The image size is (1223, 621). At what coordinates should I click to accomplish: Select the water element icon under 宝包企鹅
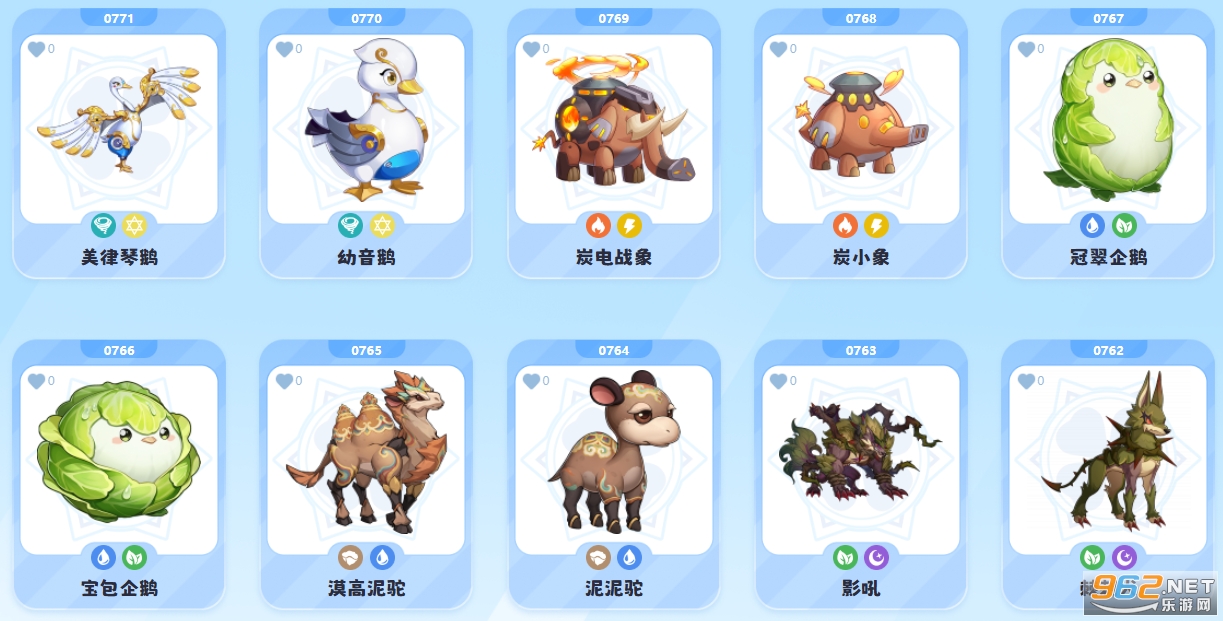point(104,557)
